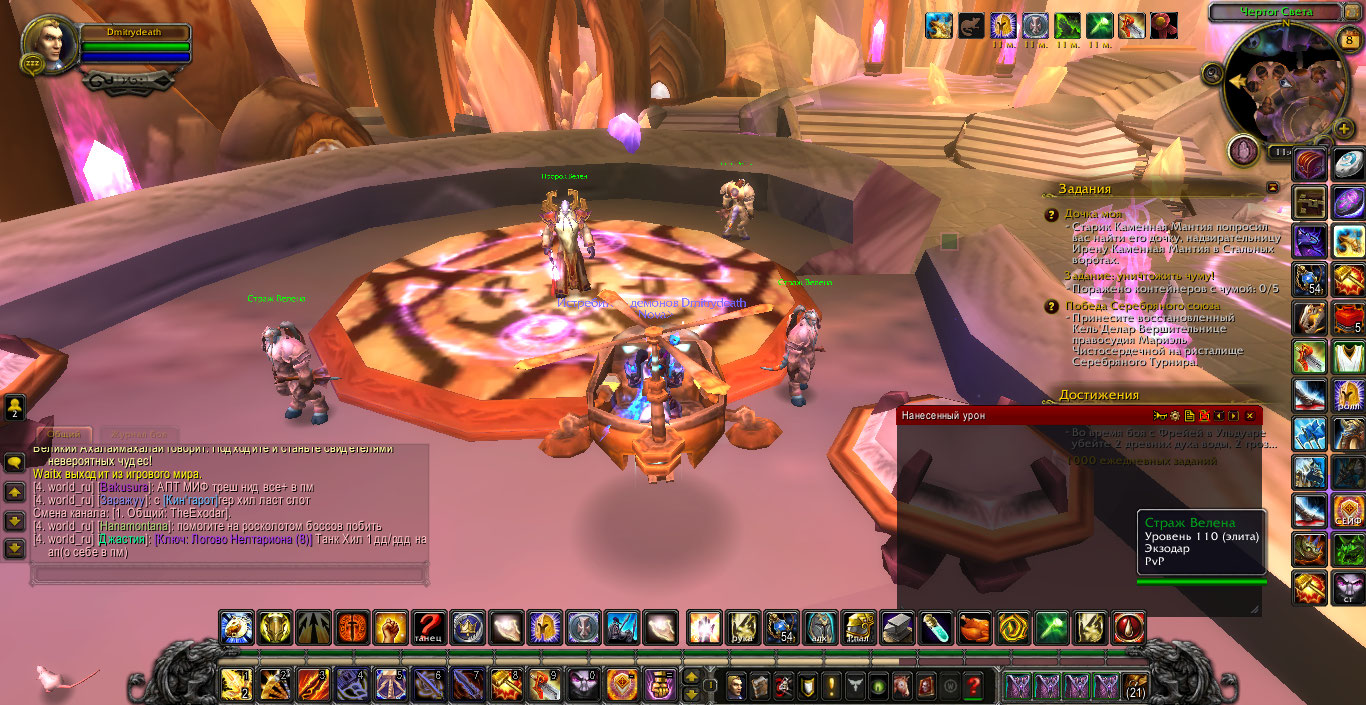1366x705 pixels.
Task: Open the social friends button showing 2
Action: (15, 406)
